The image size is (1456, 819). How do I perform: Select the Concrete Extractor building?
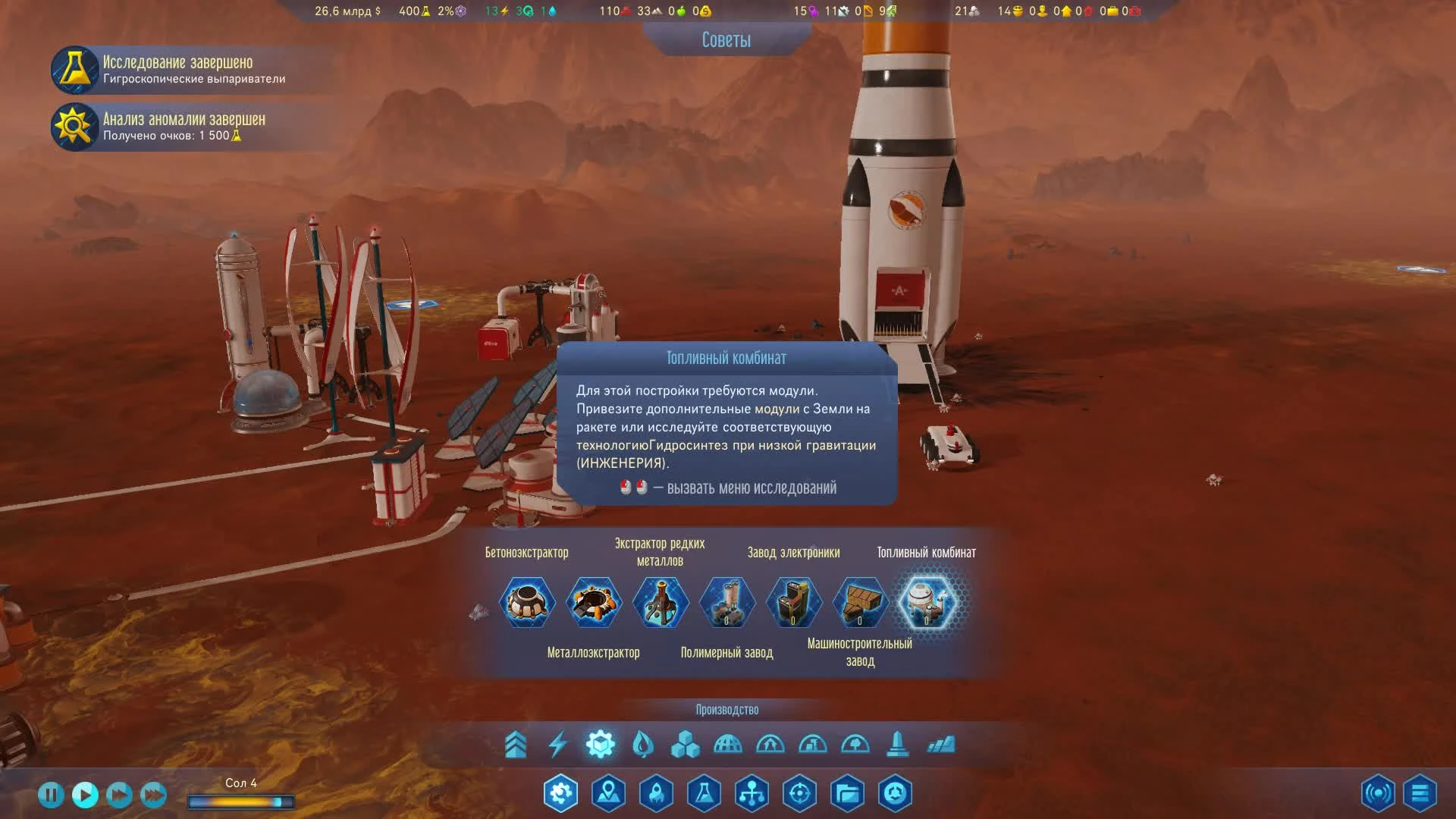[x=527, y=601]
